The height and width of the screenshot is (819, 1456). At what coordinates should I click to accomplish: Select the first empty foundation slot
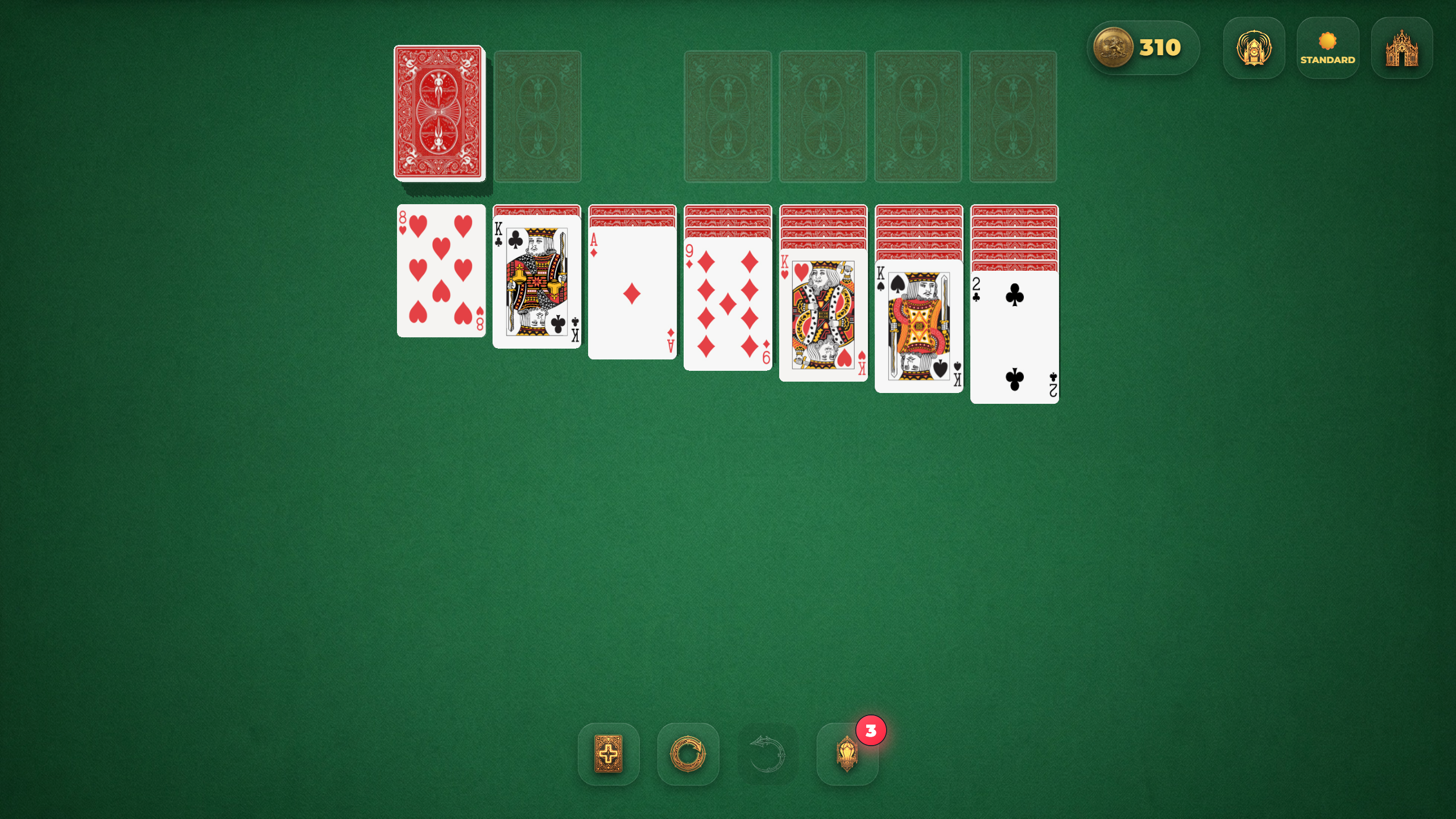728,115
